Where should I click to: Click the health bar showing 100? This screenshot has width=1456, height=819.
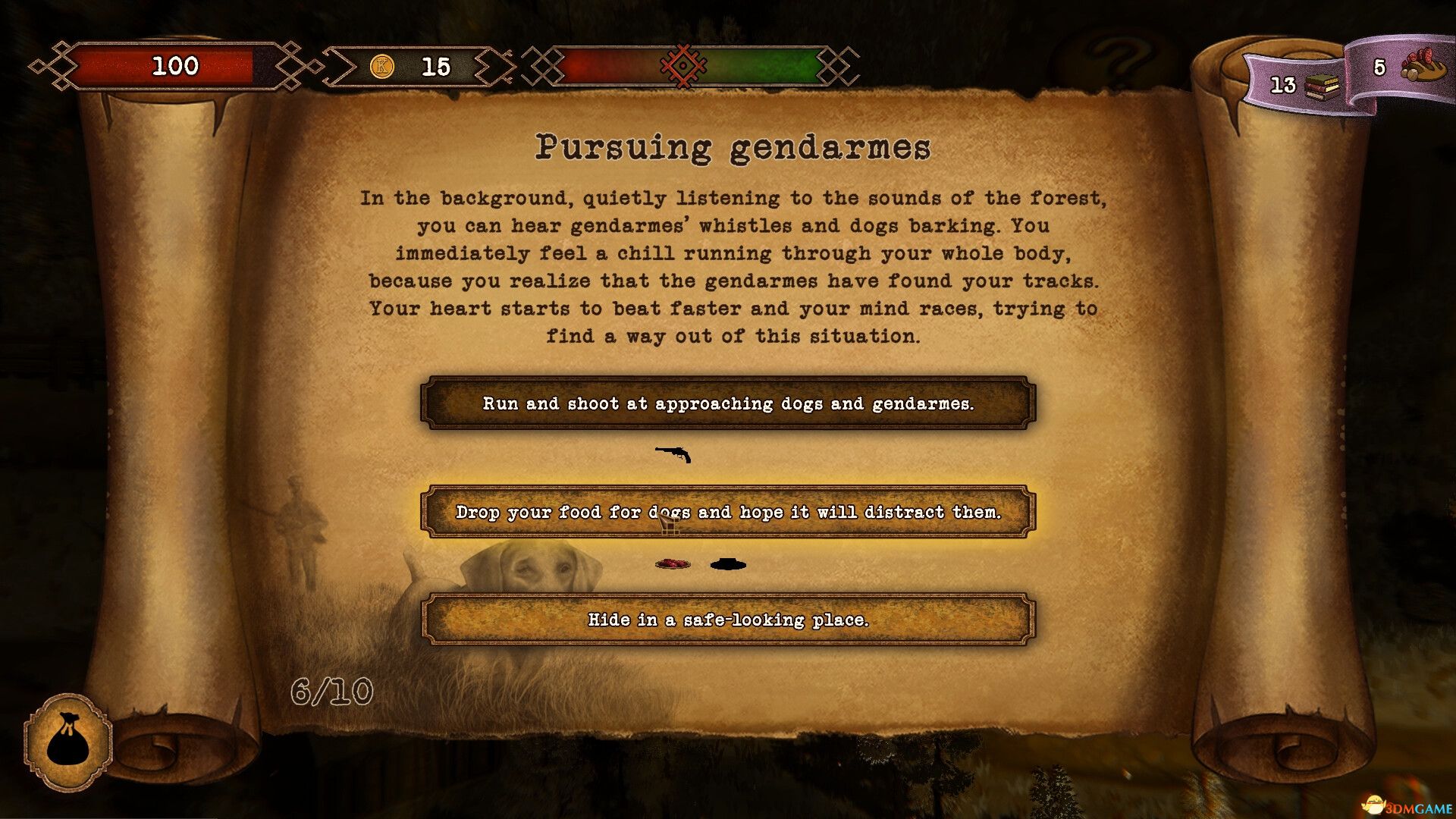(176, 66)
